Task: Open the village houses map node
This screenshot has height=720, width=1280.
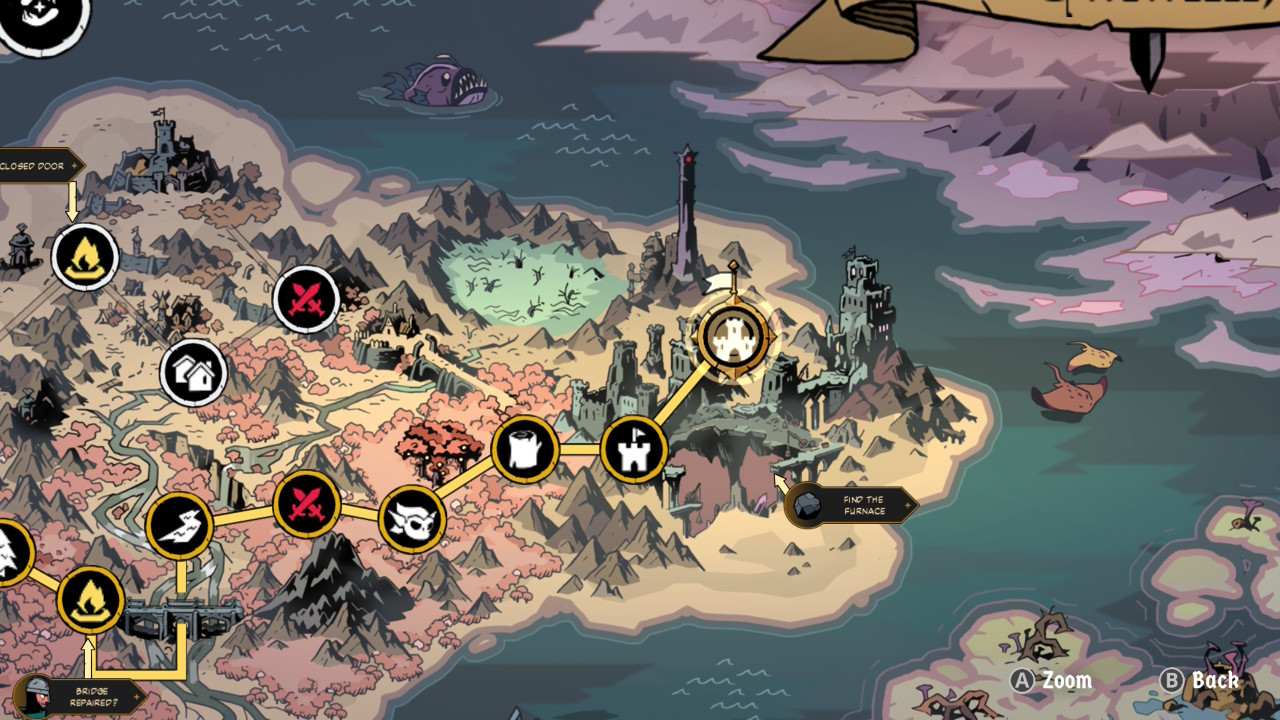Action: pos(194,373)
